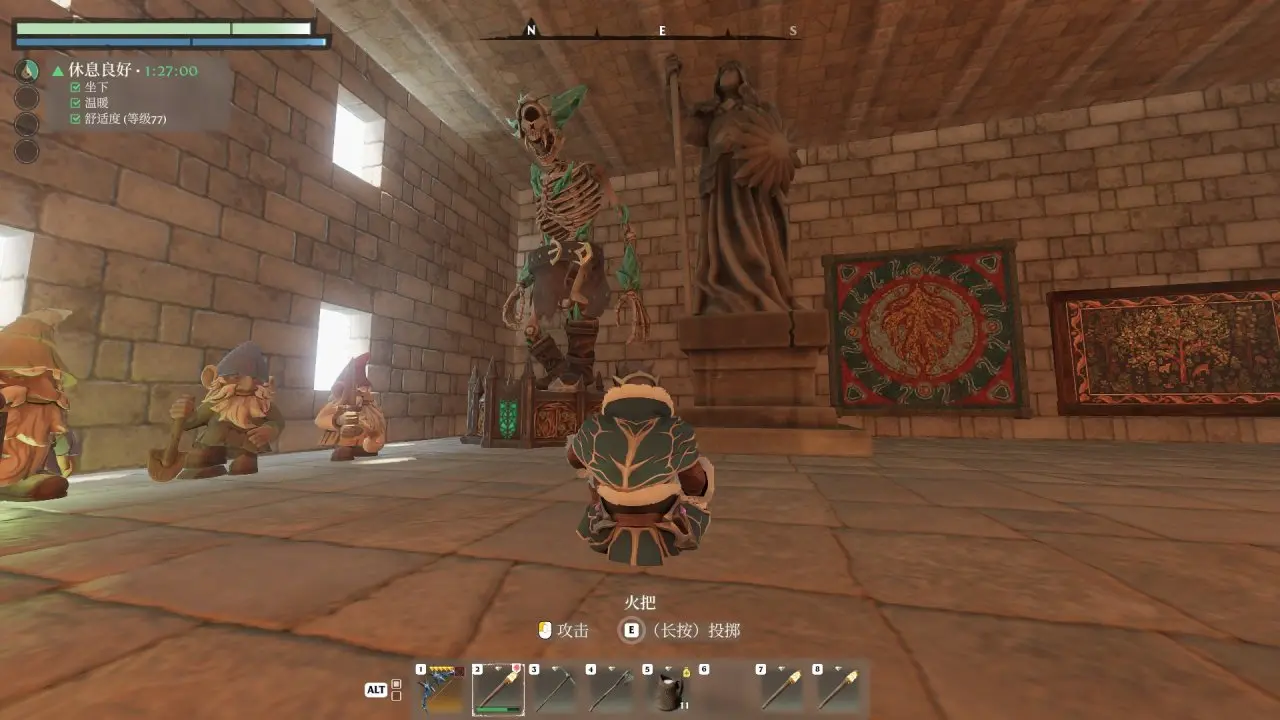Select the torch in hotbar slot 7
Viewport: 1280px width, 720px height.
click(x=783, y=689)
